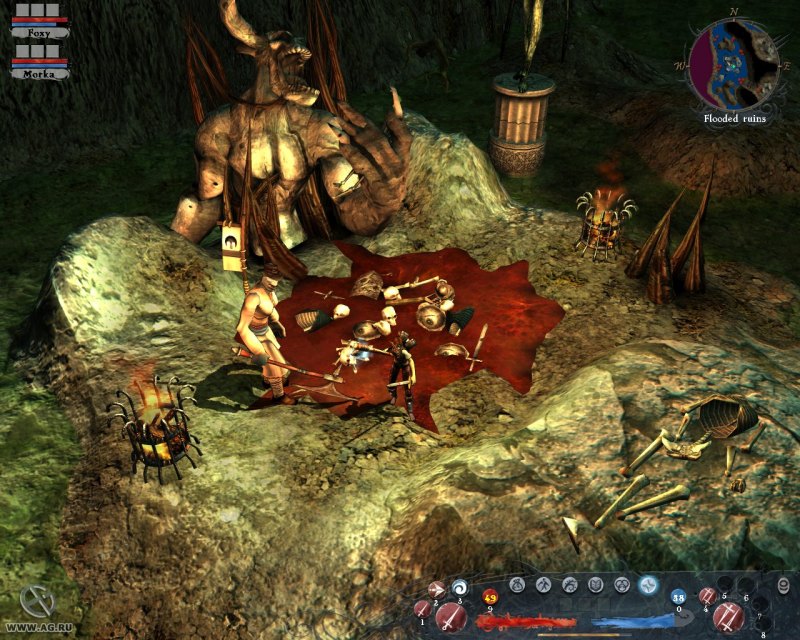
Task: Open the character figure menu icon
Action: pyautogui.click(x=543, y=584)
